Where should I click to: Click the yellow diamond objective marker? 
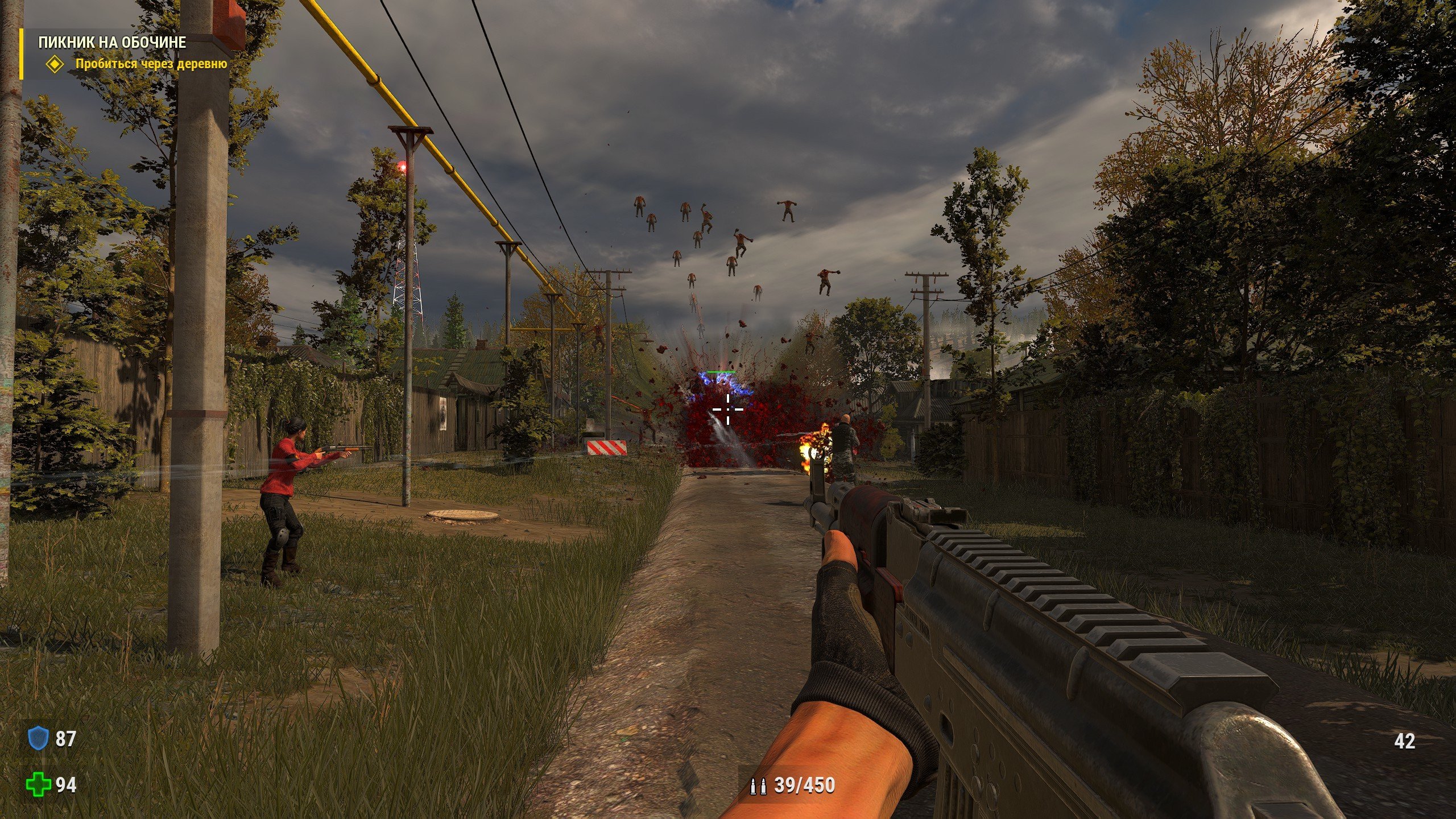pyautogui.click(x=55, y=64)
